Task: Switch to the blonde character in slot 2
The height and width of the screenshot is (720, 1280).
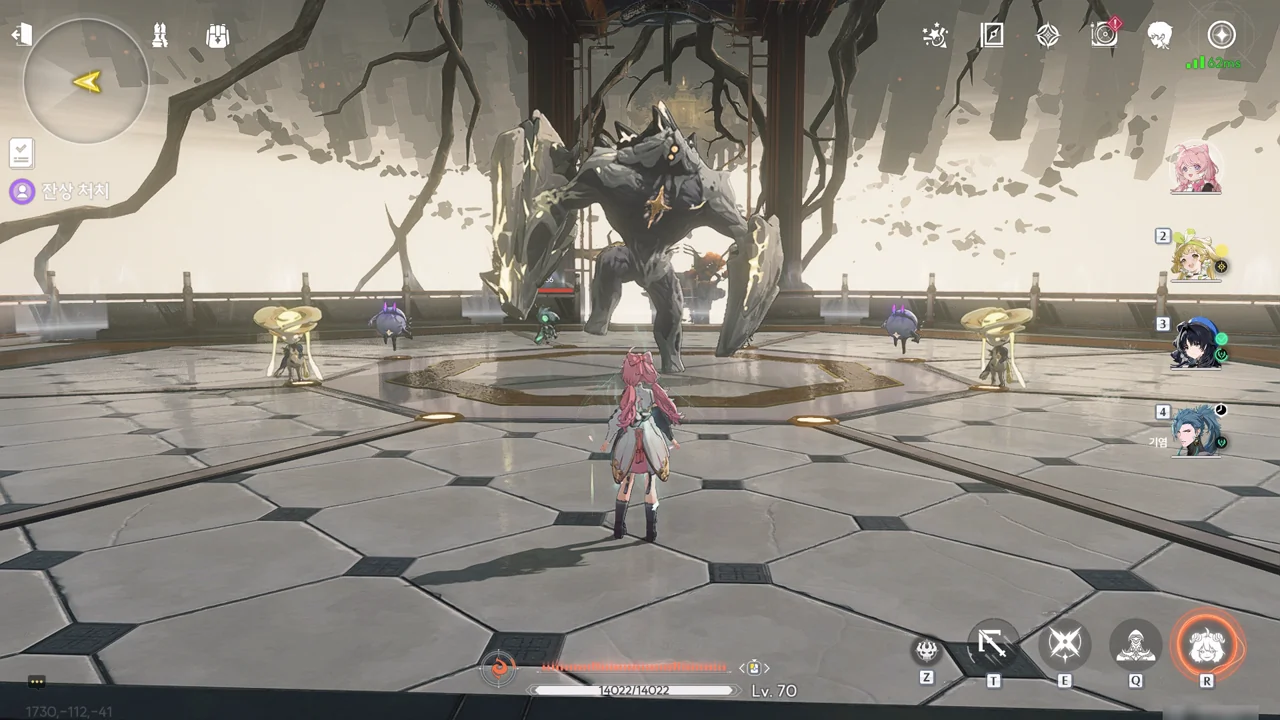Action: (x=1199, y=256)
